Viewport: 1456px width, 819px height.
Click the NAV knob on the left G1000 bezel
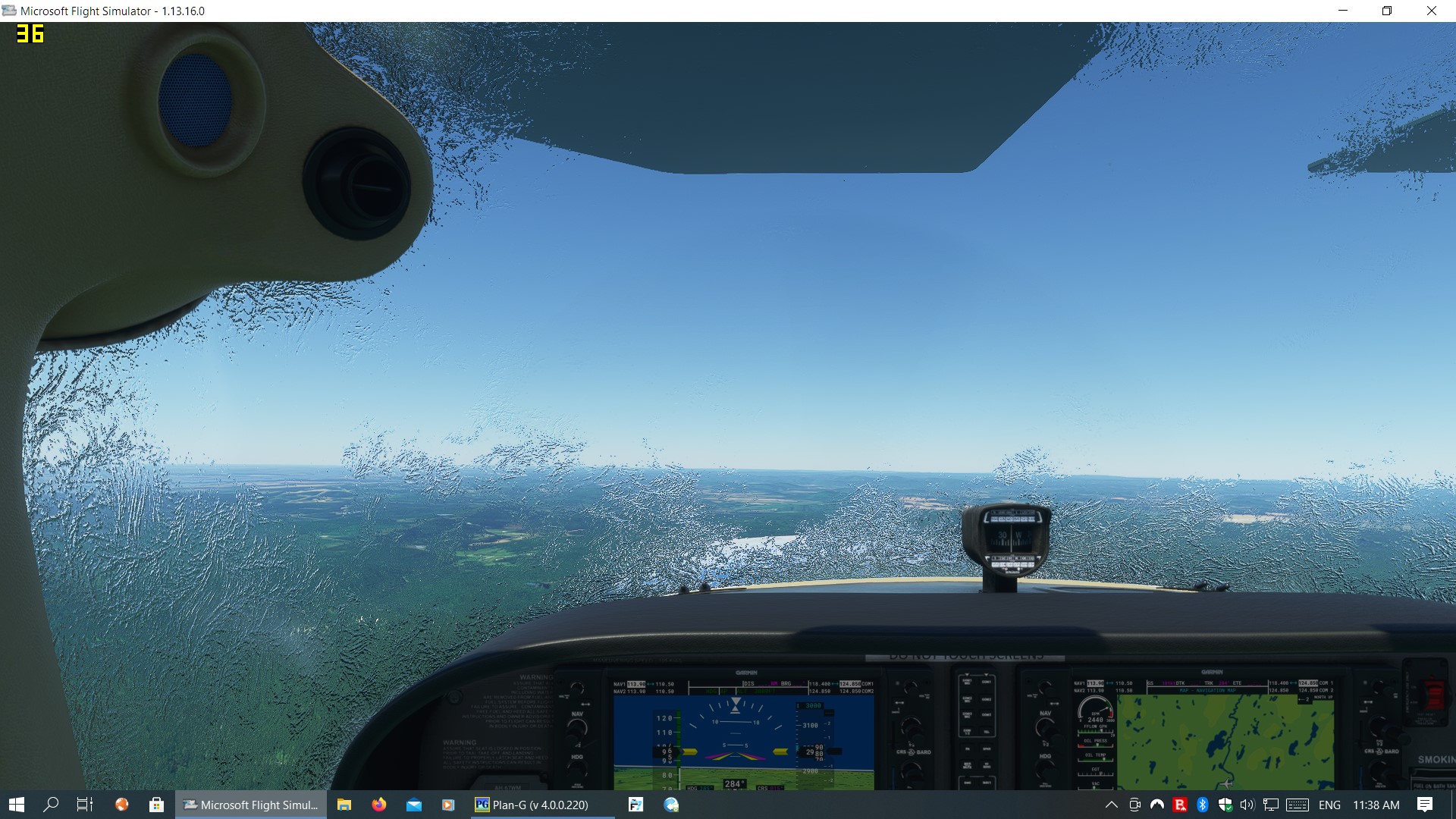[x=577, y=726]
